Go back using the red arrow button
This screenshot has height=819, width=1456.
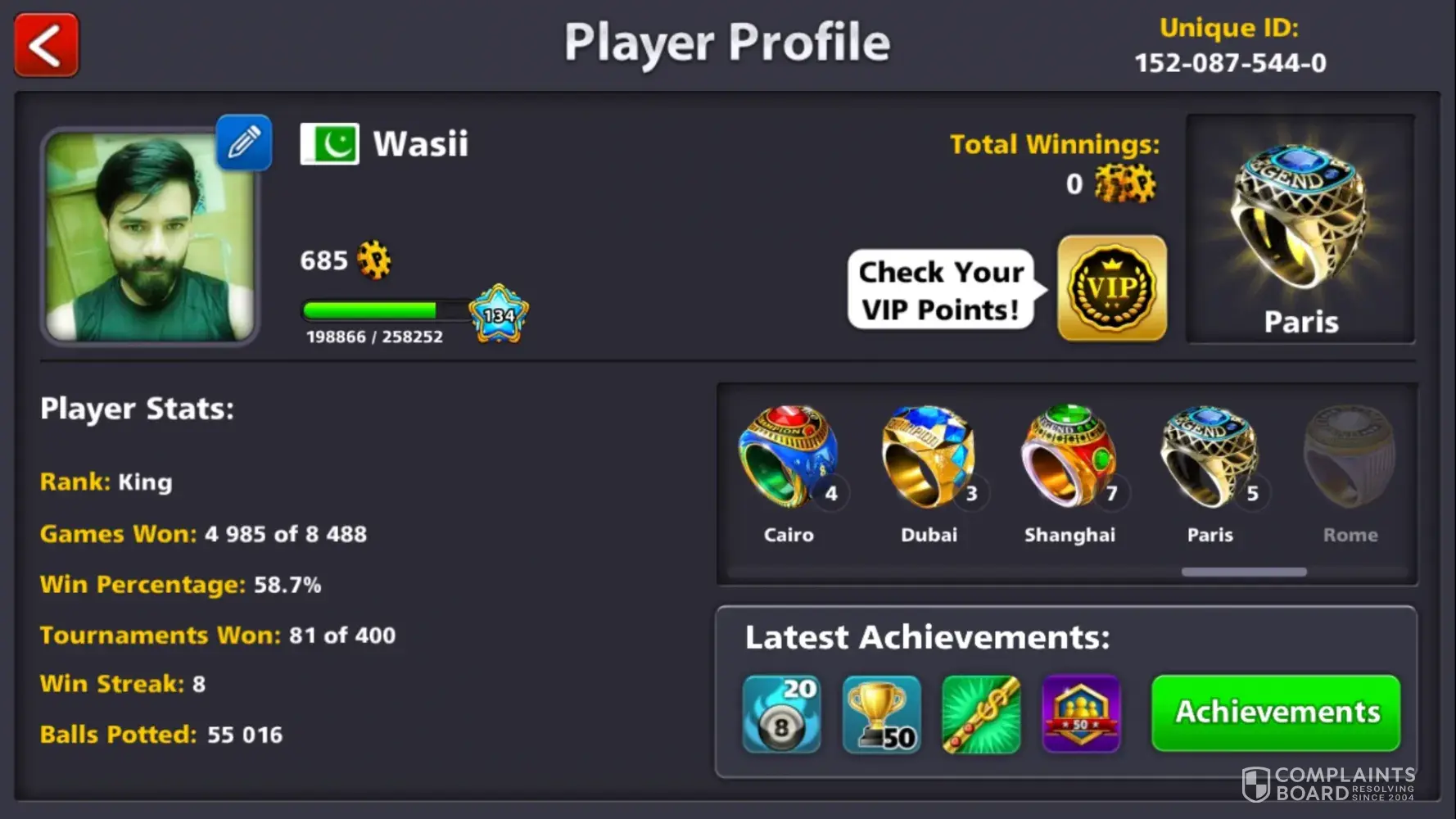click(47, 45)
